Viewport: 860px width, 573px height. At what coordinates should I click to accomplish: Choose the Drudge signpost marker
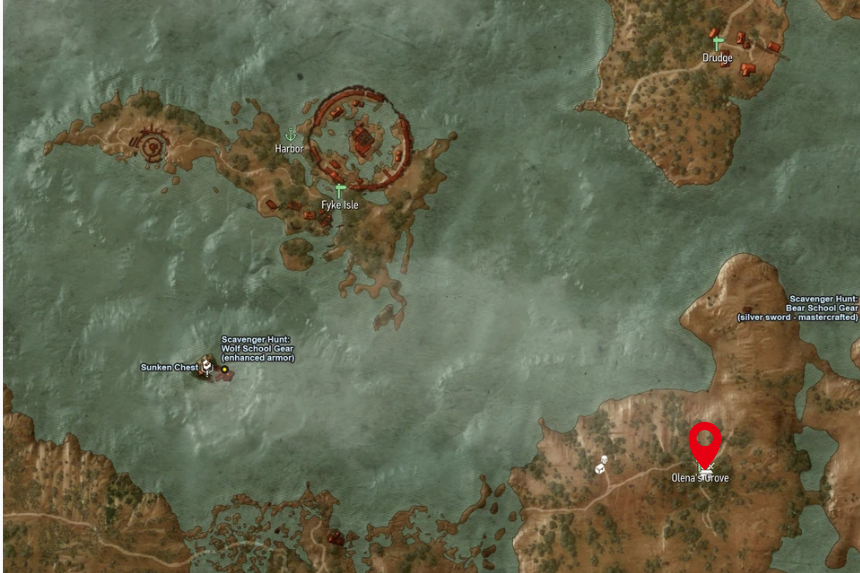pyautogui.click(x=717, y=43)
